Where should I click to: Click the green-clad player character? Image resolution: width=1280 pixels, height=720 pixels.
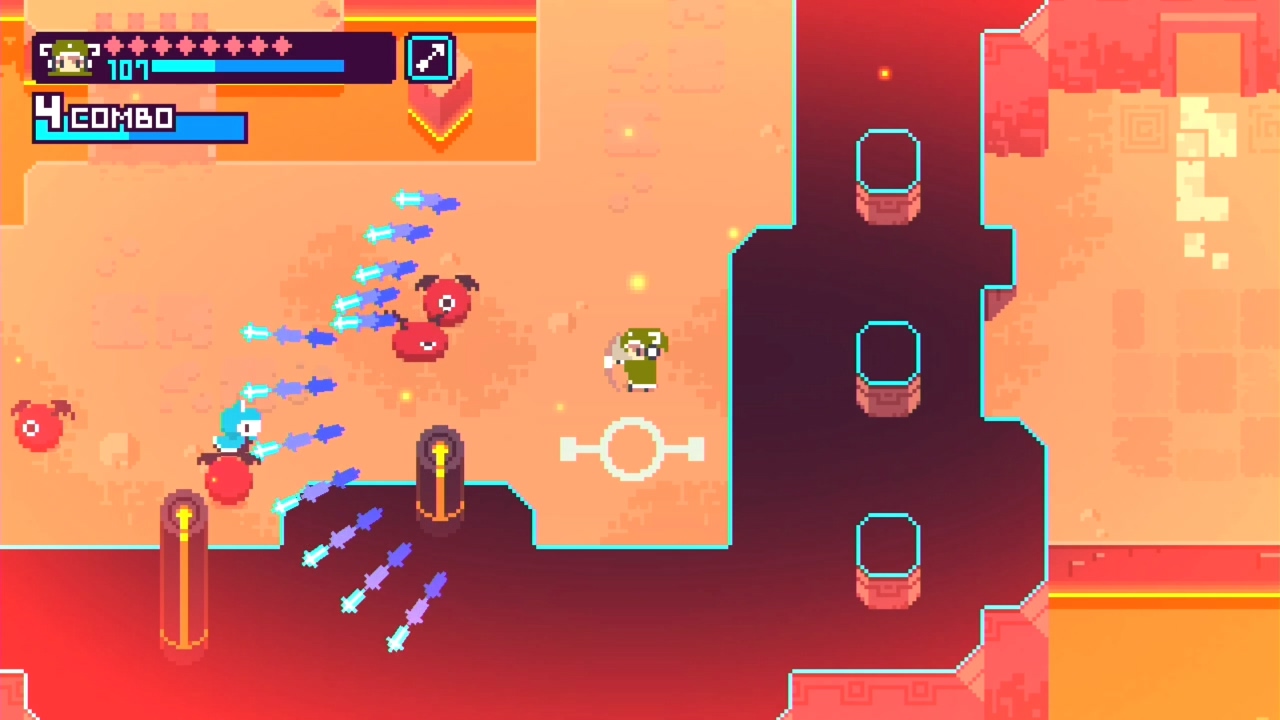point(637,360)
